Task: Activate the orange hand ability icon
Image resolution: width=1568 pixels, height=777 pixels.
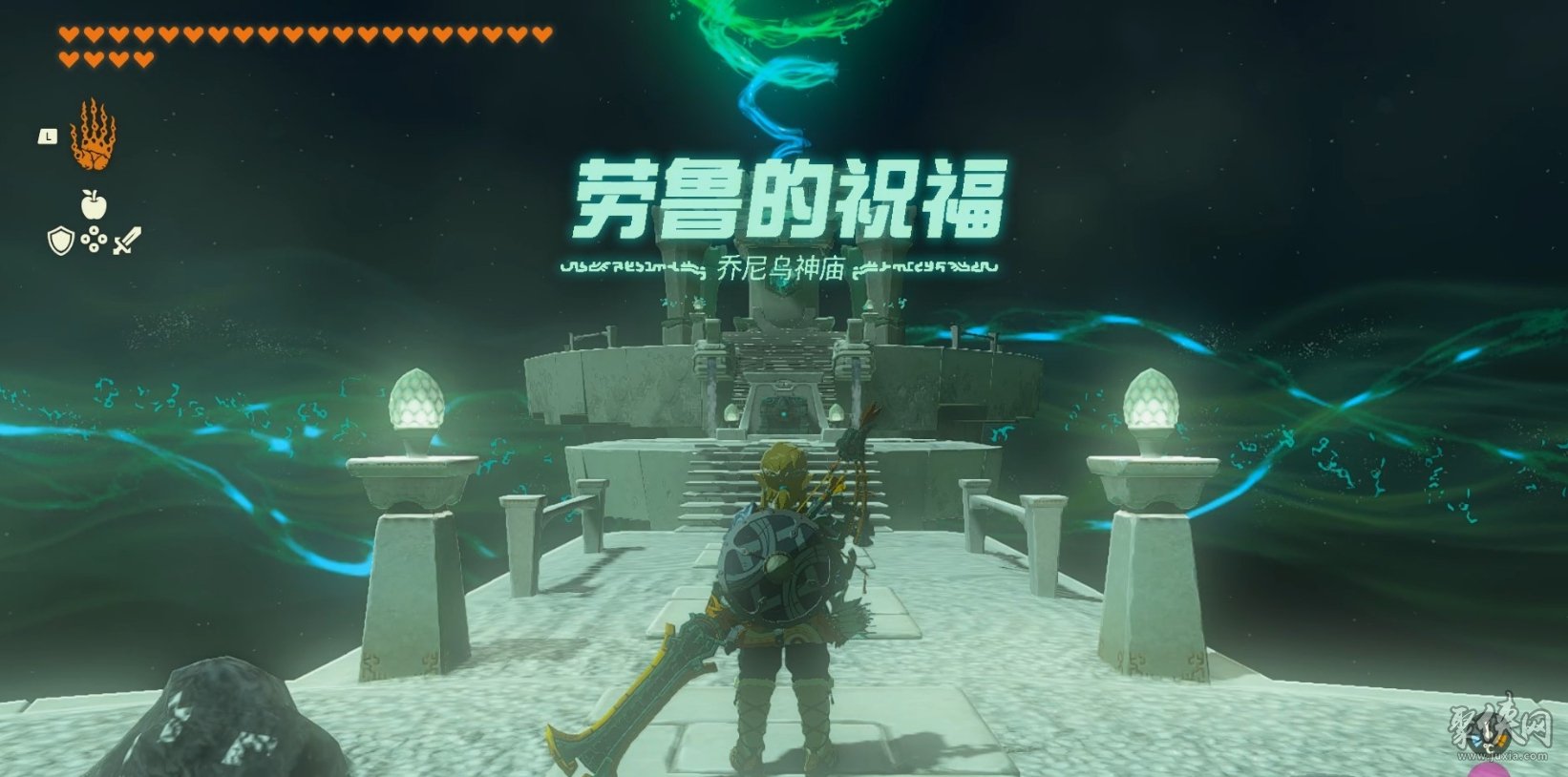Action: (x=93, y=136)
